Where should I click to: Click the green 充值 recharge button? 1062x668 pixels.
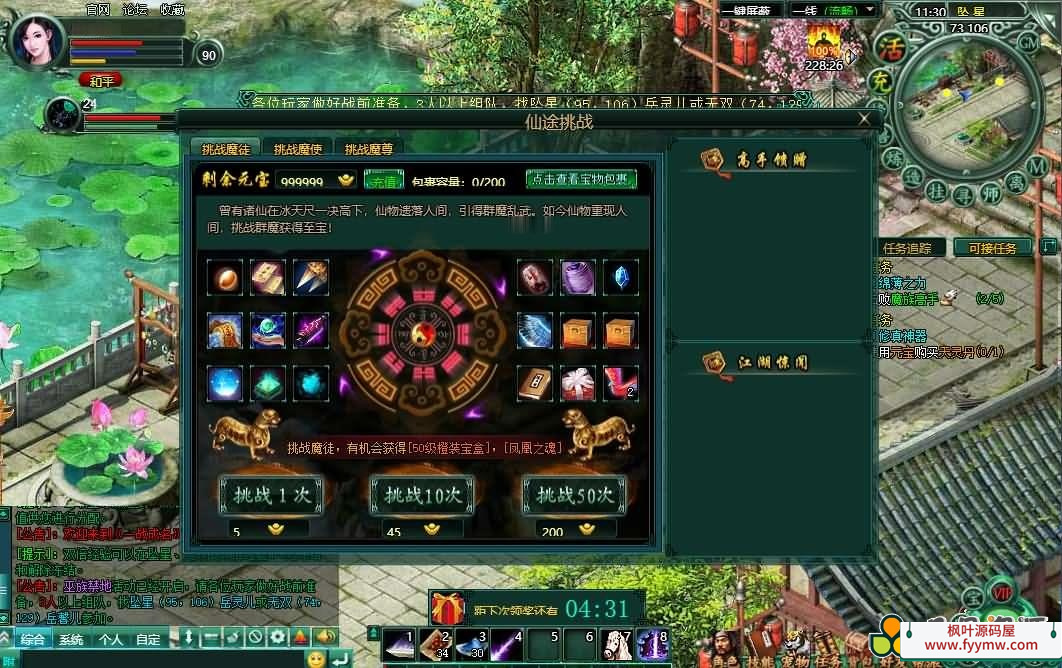(x=383, y=180)
